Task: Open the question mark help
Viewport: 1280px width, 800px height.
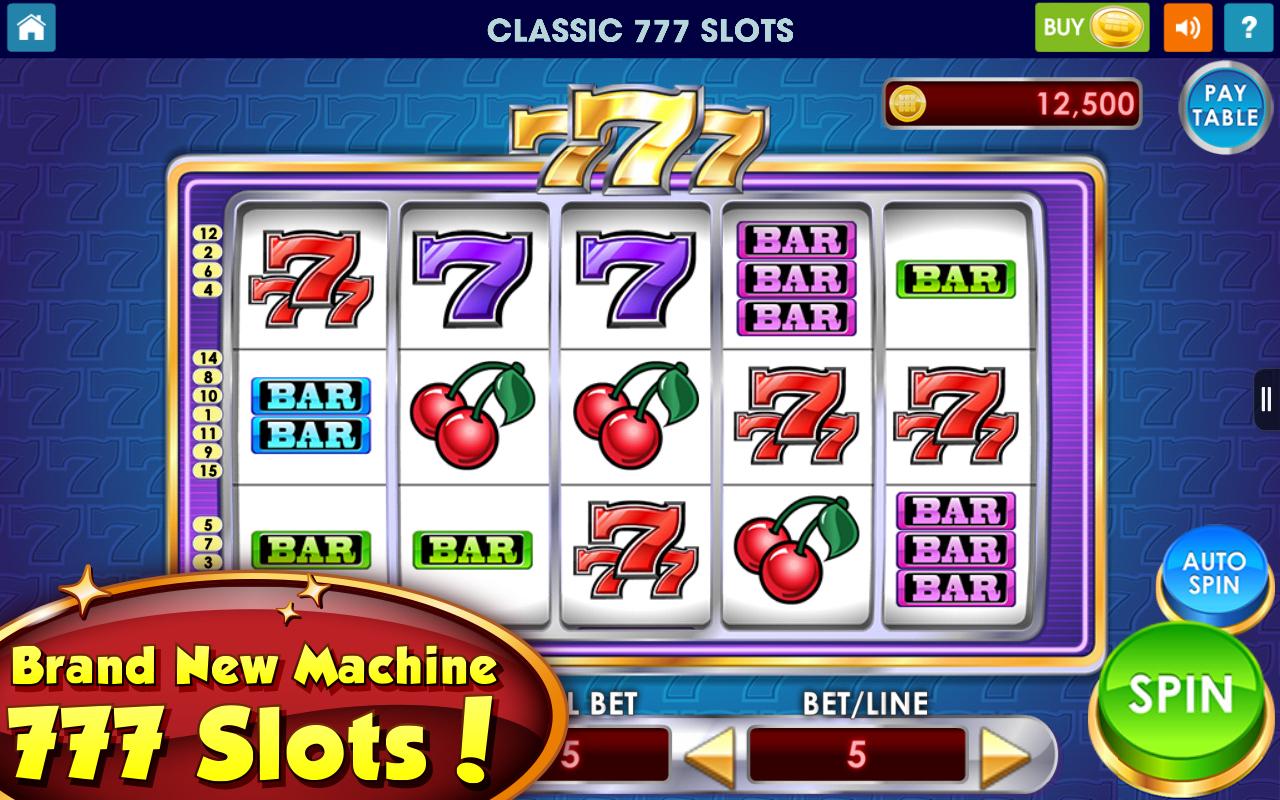Action: tap(1249, 27)
